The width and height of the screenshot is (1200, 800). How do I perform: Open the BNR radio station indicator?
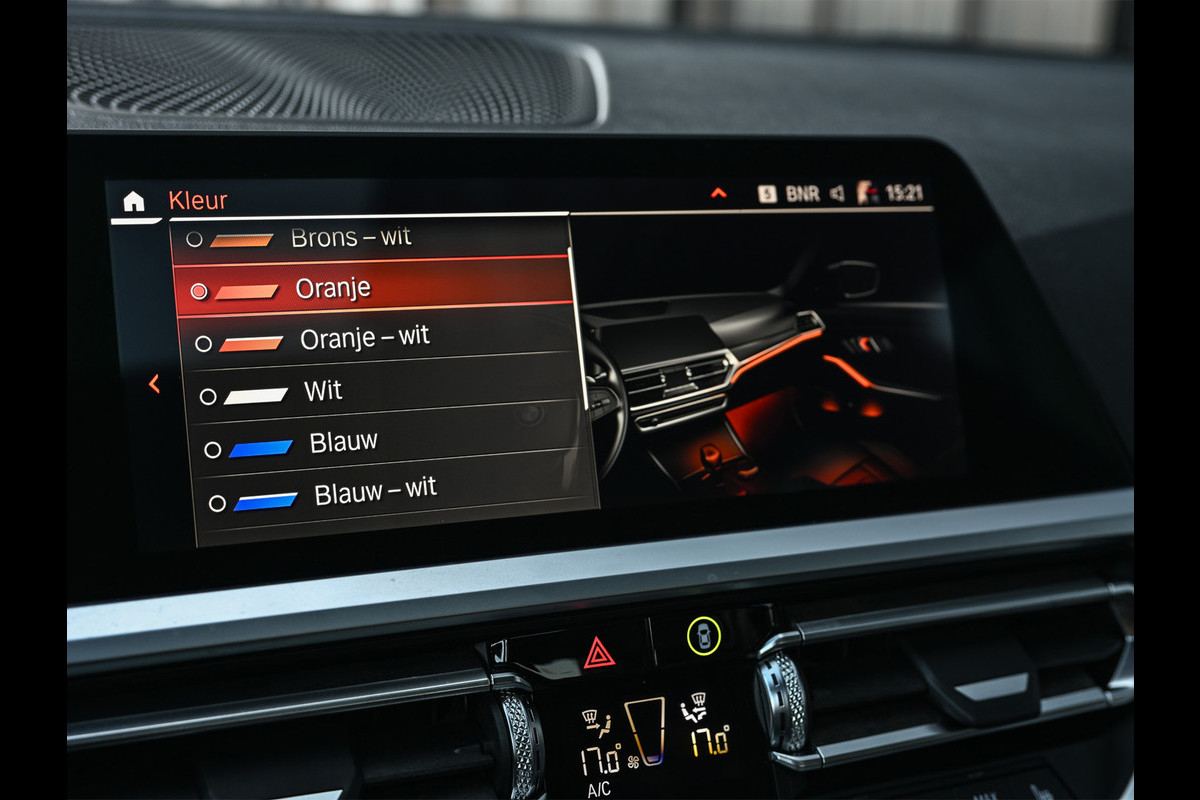pos(802,194)
